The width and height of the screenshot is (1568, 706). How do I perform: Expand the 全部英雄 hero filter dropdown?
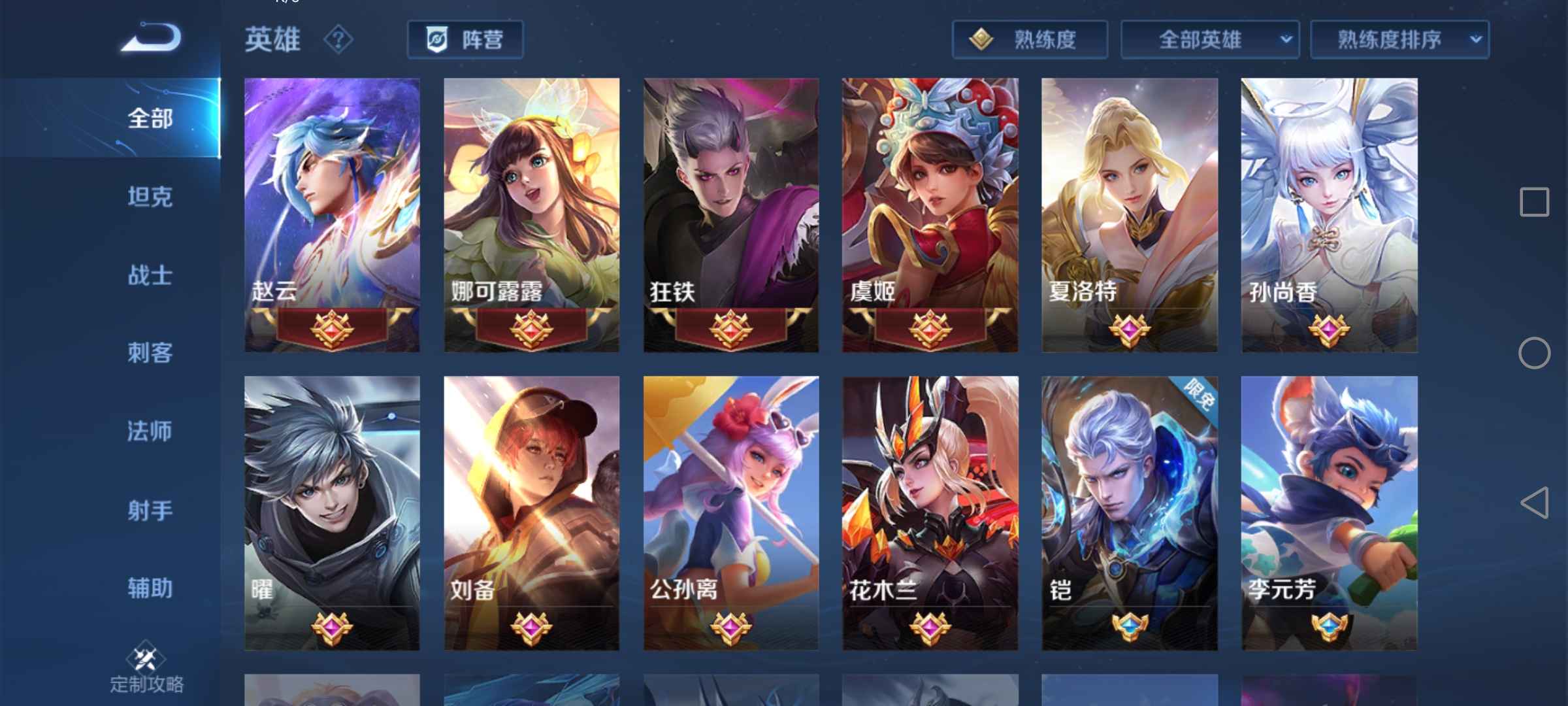tap(1209, 39)
